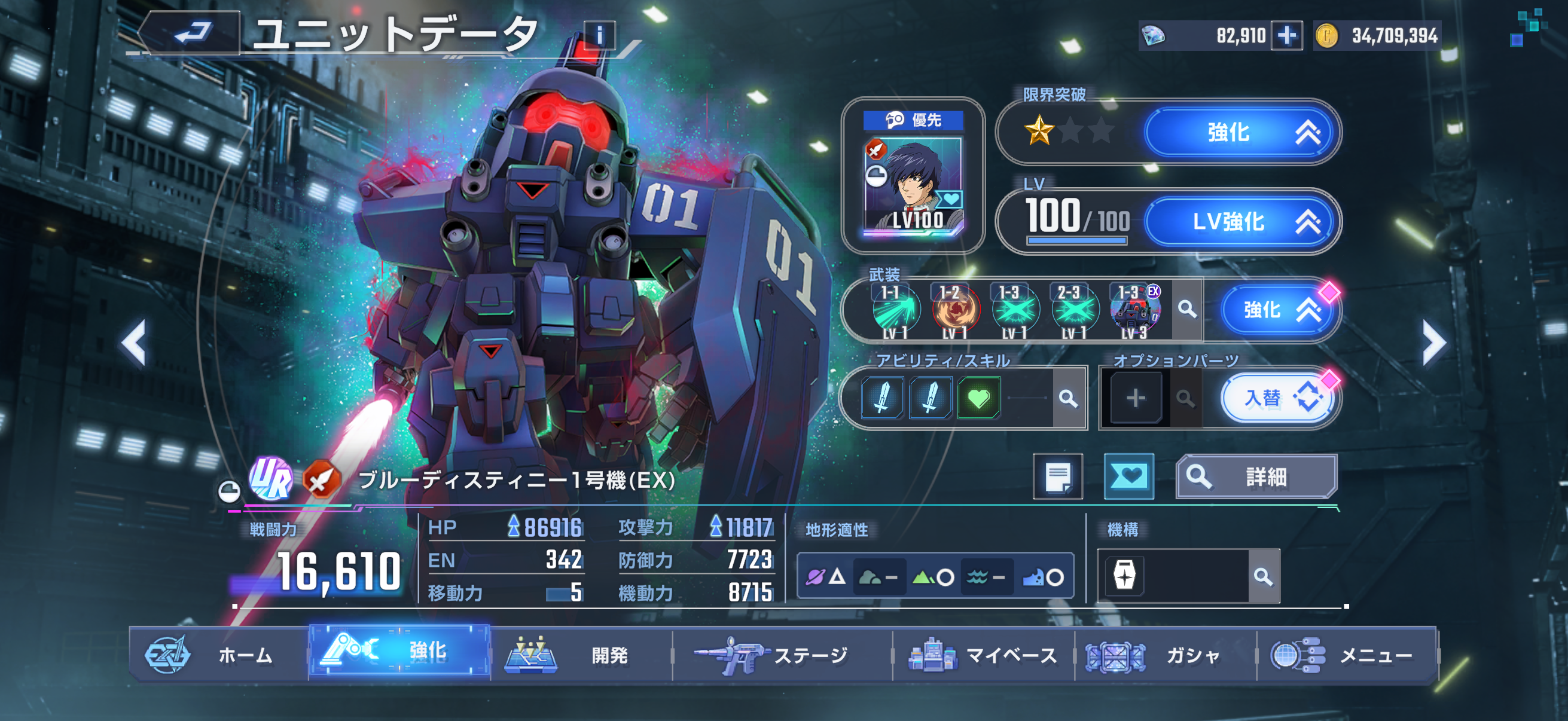The height and width of the screenshot is (721, 1568).
Task: Tap the 入替 swap option parts button
Action: (1277, 399)
